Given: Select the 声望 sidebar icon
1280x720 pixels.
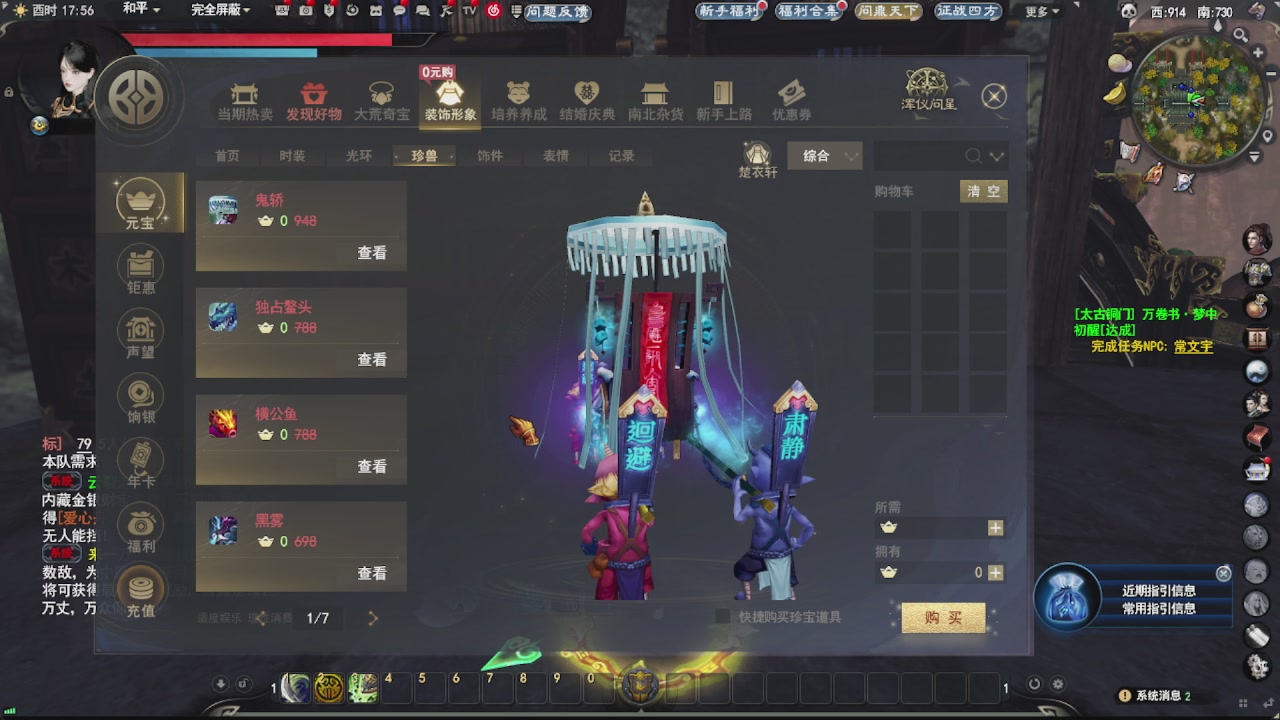Looking at the screenshot, I should (x=140, y=333).
